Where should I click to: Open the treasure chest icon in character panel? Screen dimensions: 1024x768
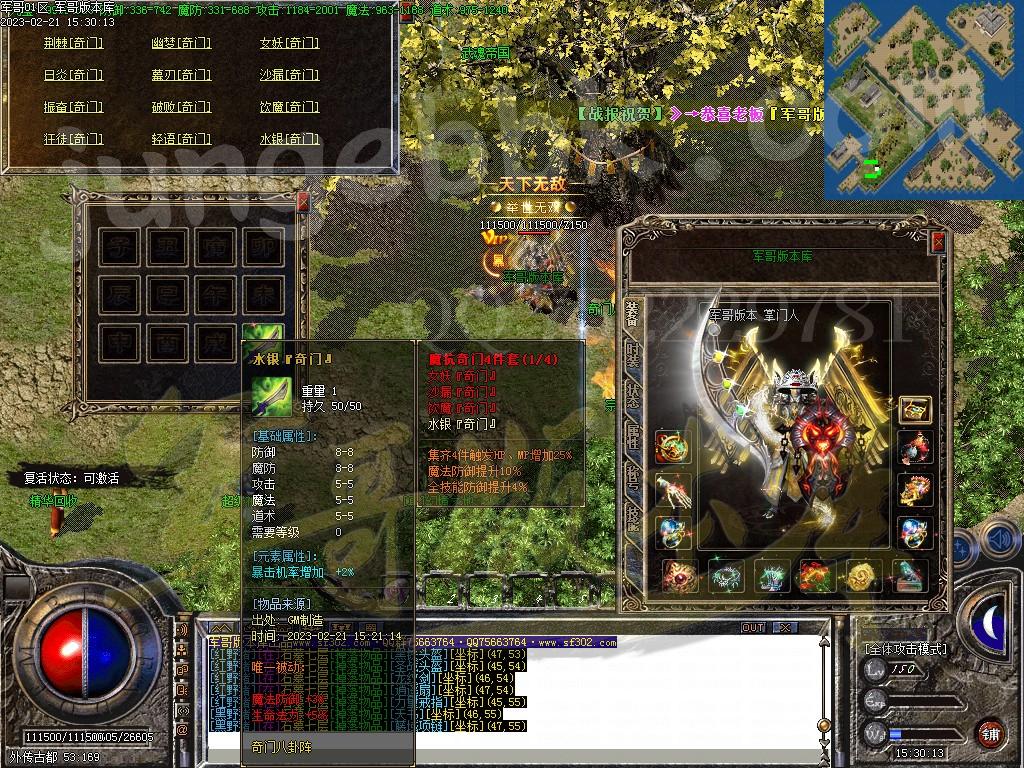pyautogui.click(x=914, y=408)
